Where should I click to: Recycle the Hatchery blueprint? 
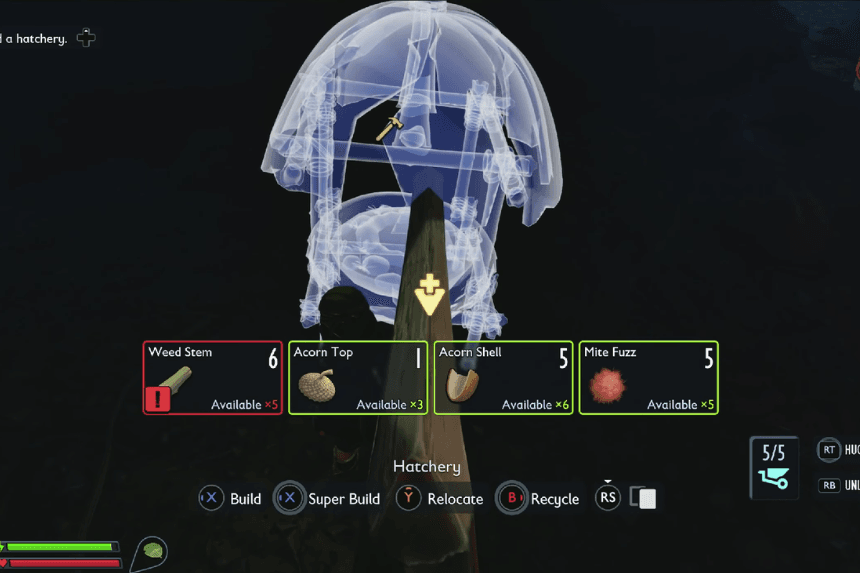[554, 499]
